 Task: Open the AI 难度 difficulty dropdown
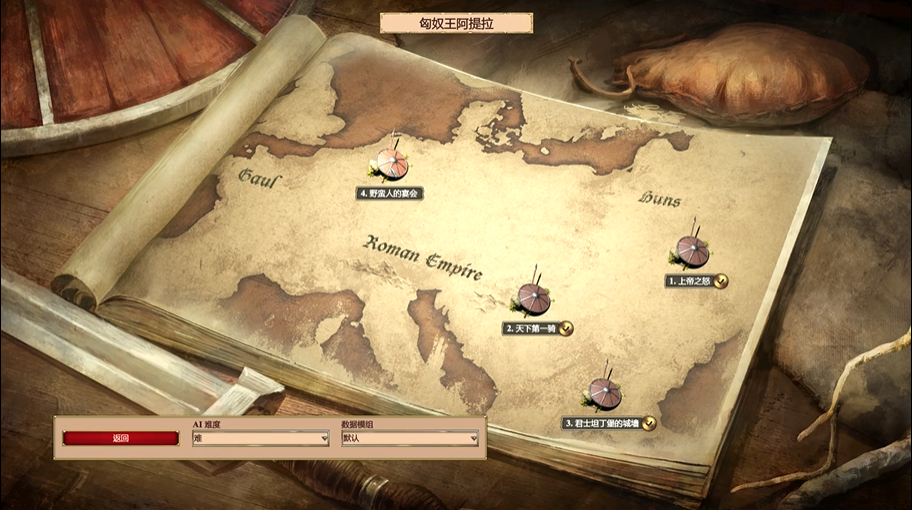(x=260, y=438)
